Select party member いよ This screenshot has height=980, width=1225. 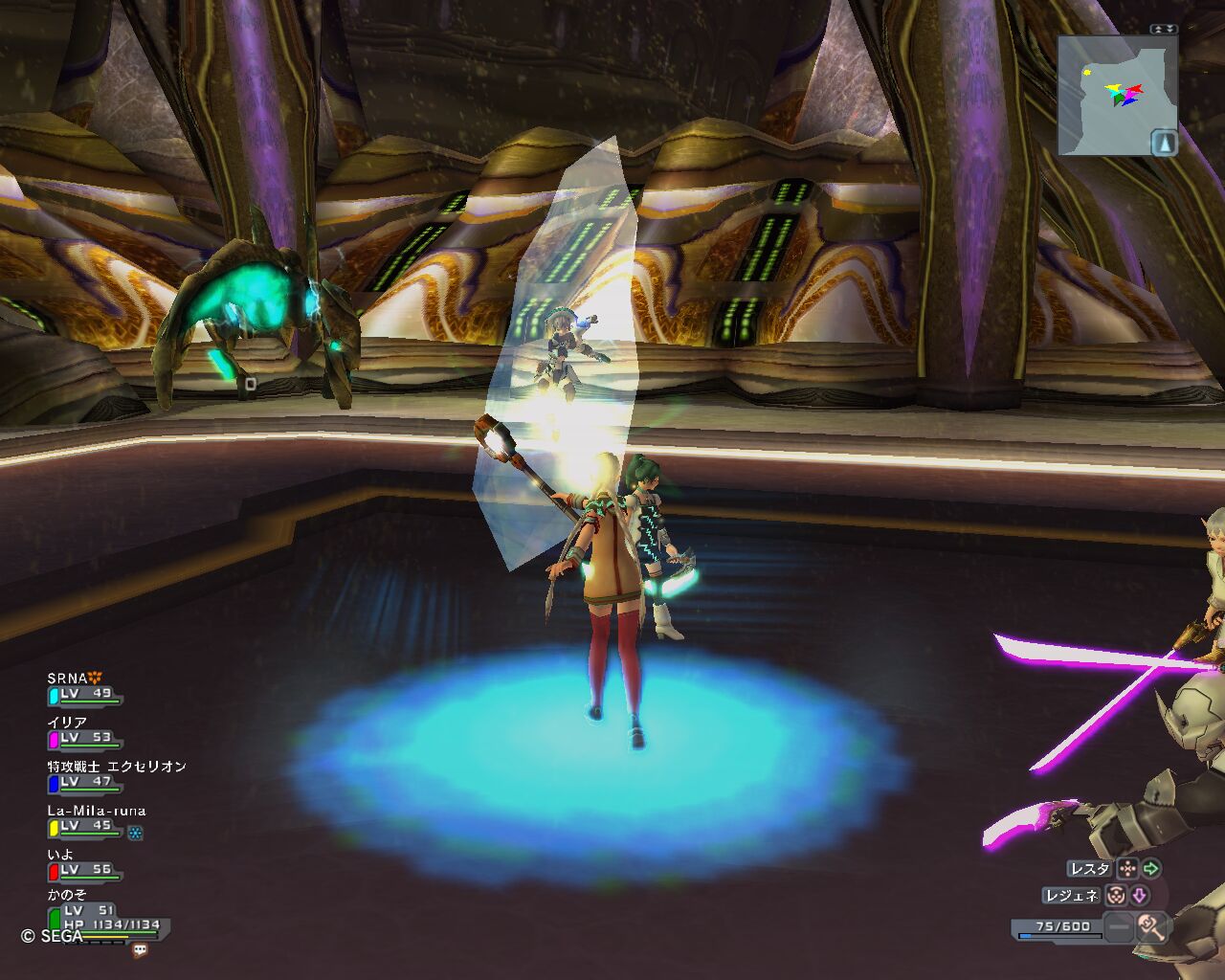(x=84, y=863)
